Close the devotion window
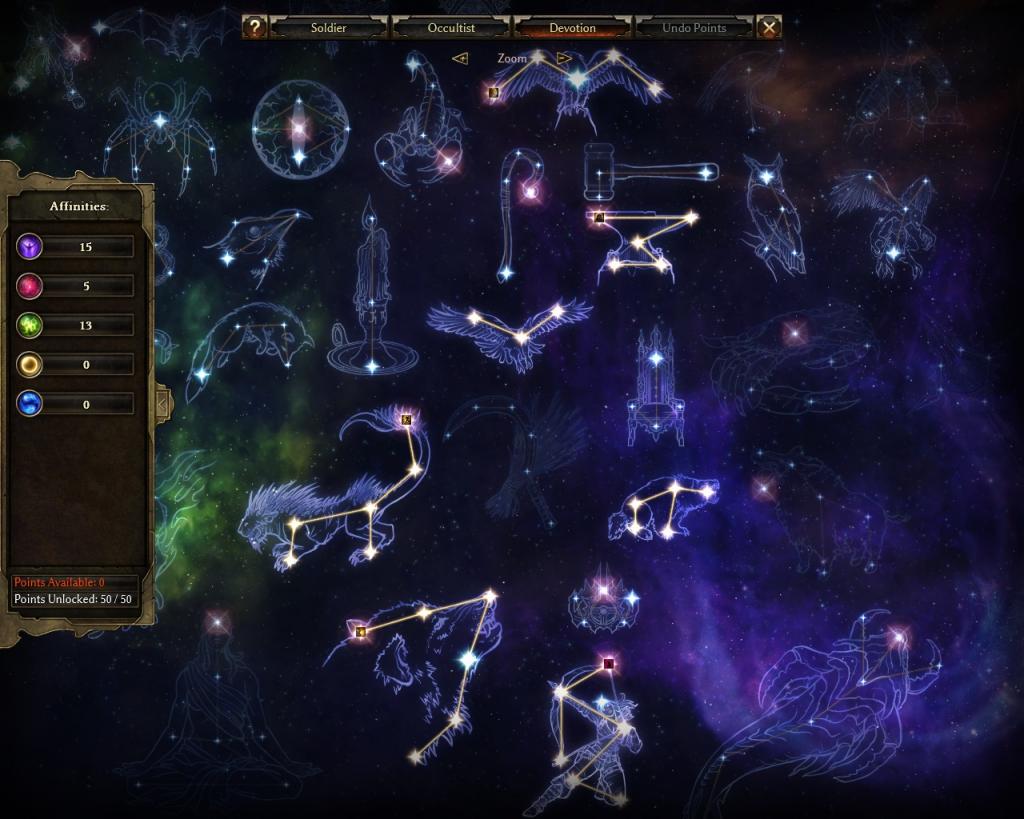 point(768,27)
